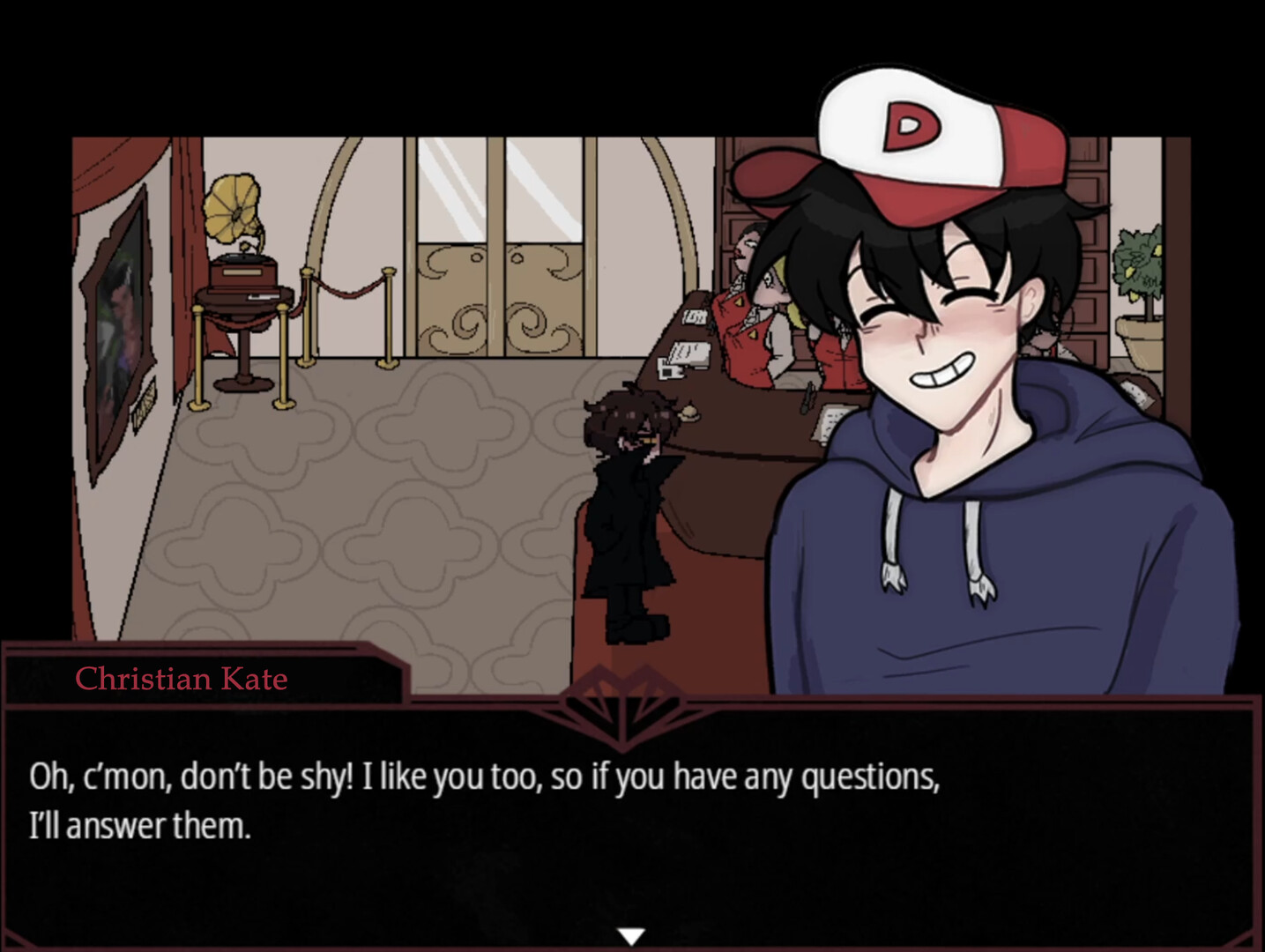This screenshot has width=1265, height=952.
Task: Click the bell on the reception counter
Action: click(x=688, y=412)
